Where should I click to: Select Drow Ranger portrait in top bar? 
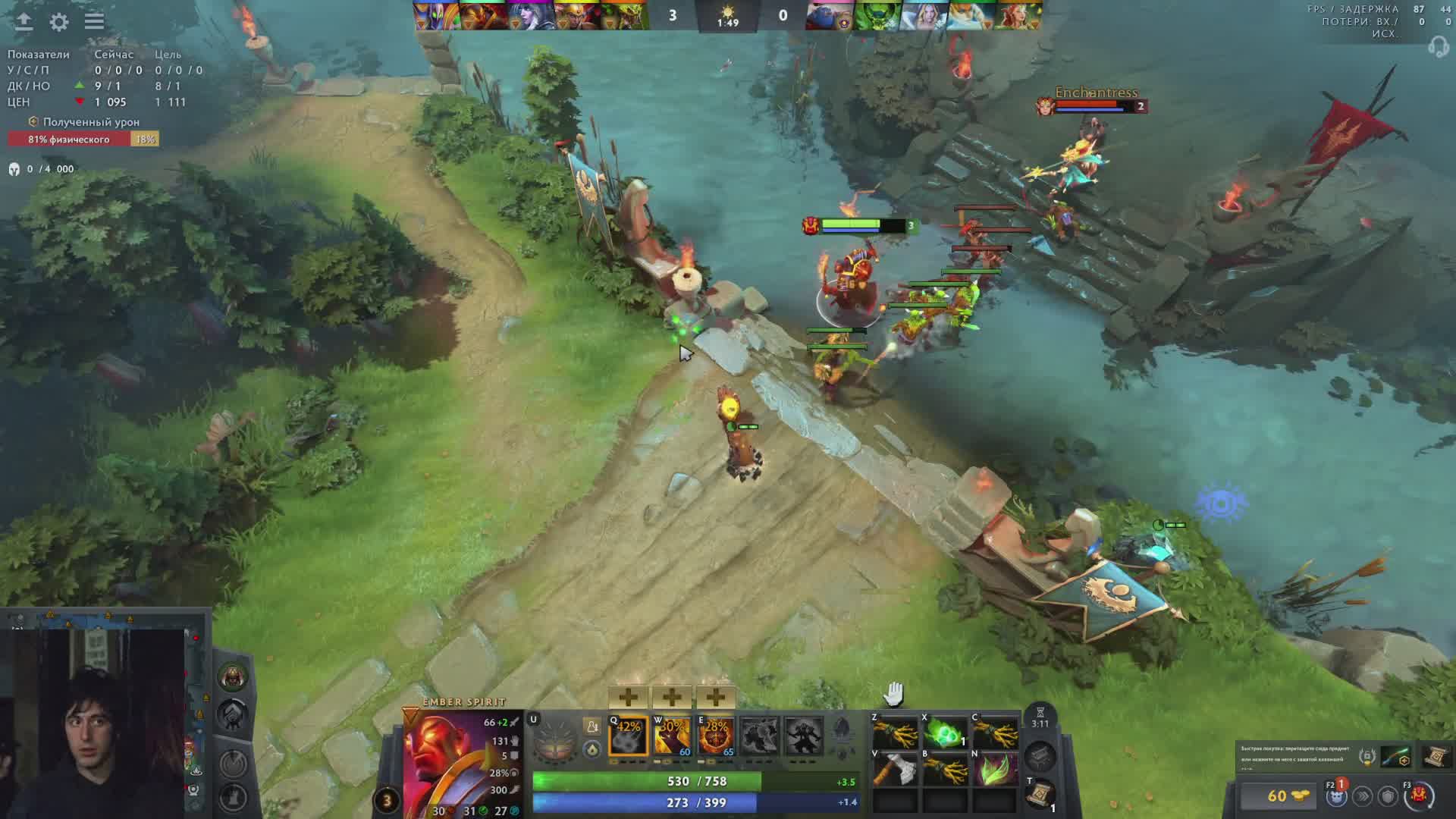530,16
